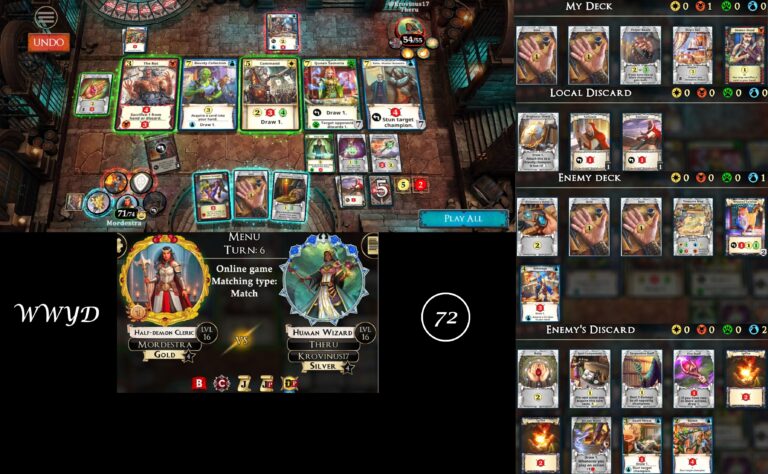Click the orange Undo button
Screen dimensions: 768x474
[x=47, y=42]
